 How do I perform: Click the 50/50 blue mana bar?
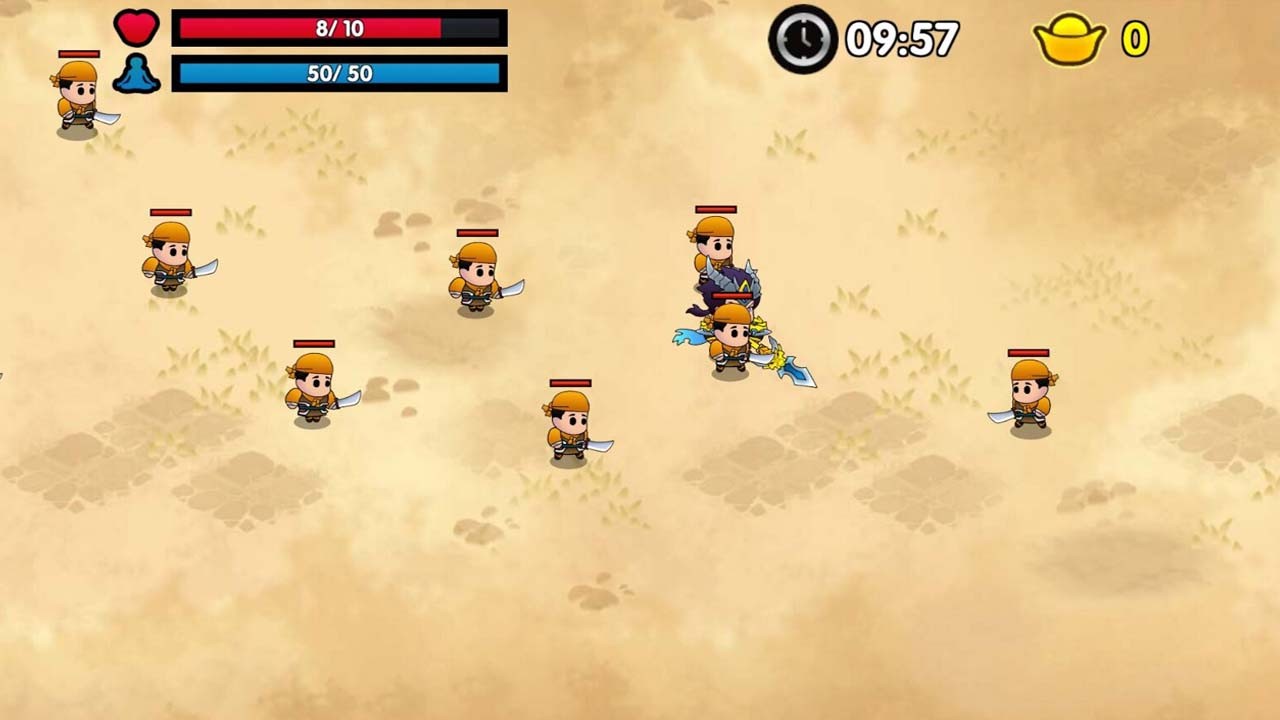coord(337,71)
